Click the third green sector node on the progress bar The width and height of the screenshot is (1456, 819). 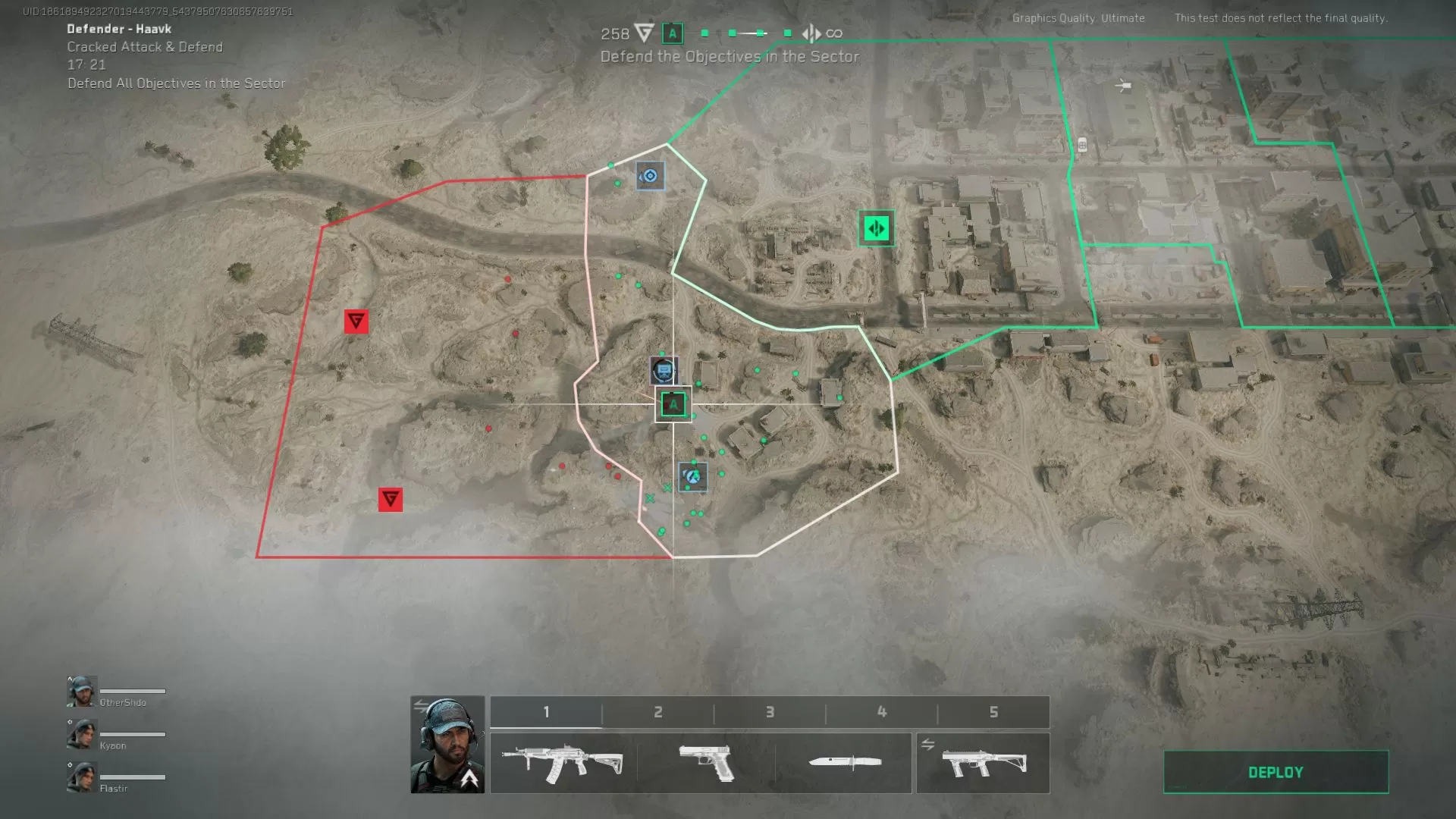click(x=760, y=32)
